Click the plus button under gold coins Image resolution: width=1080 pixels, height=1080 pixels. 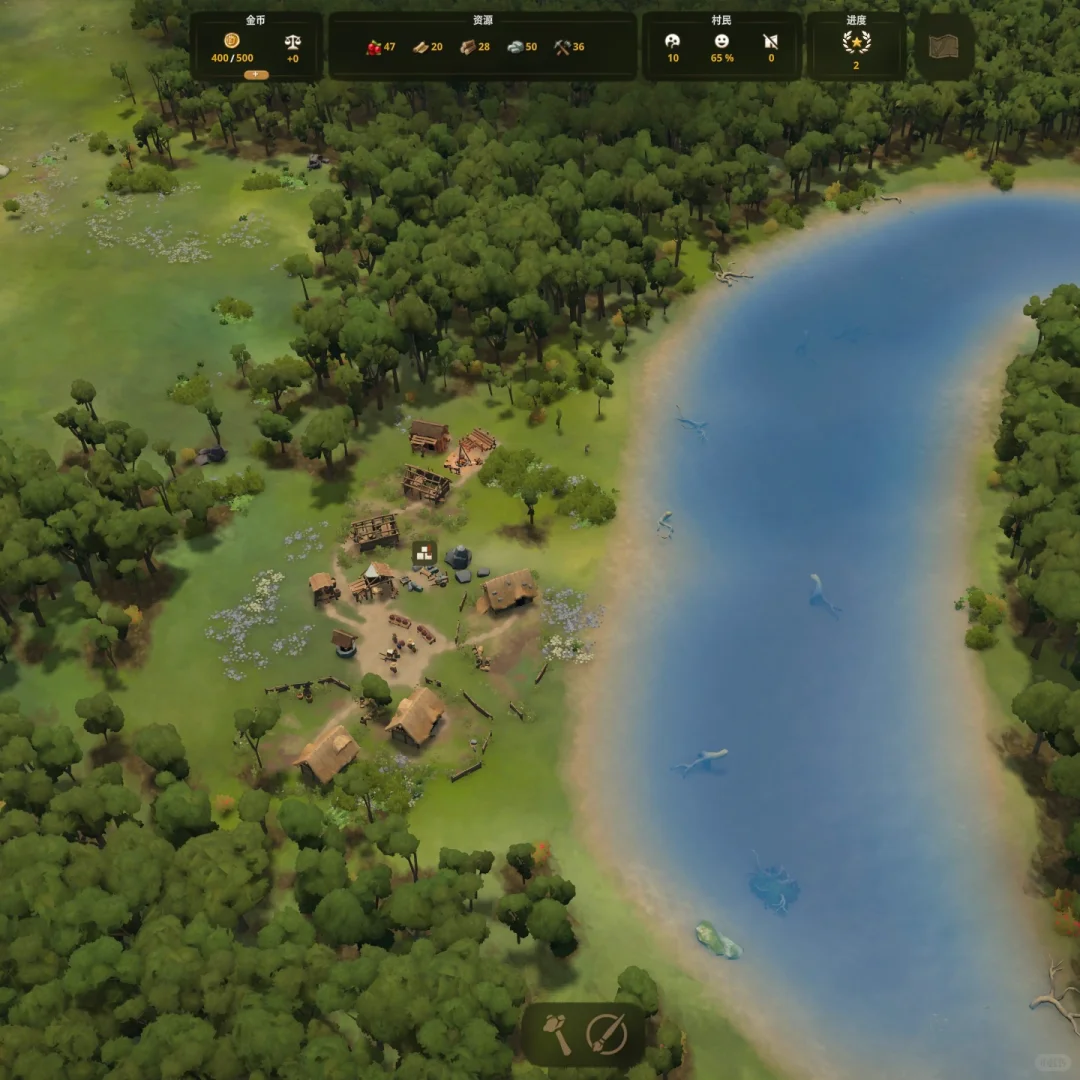pos(256,74)
